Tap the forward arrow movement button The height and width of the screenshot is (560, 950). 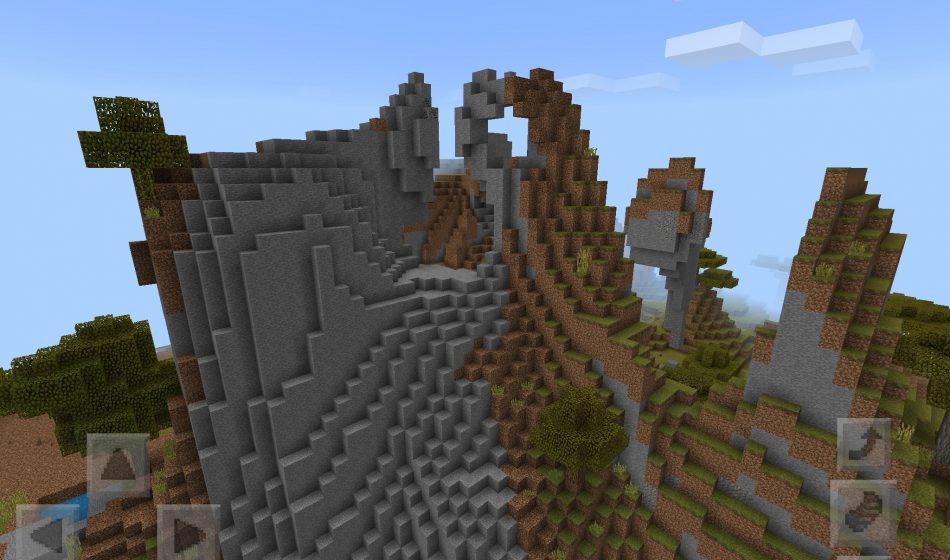(118, 465)
